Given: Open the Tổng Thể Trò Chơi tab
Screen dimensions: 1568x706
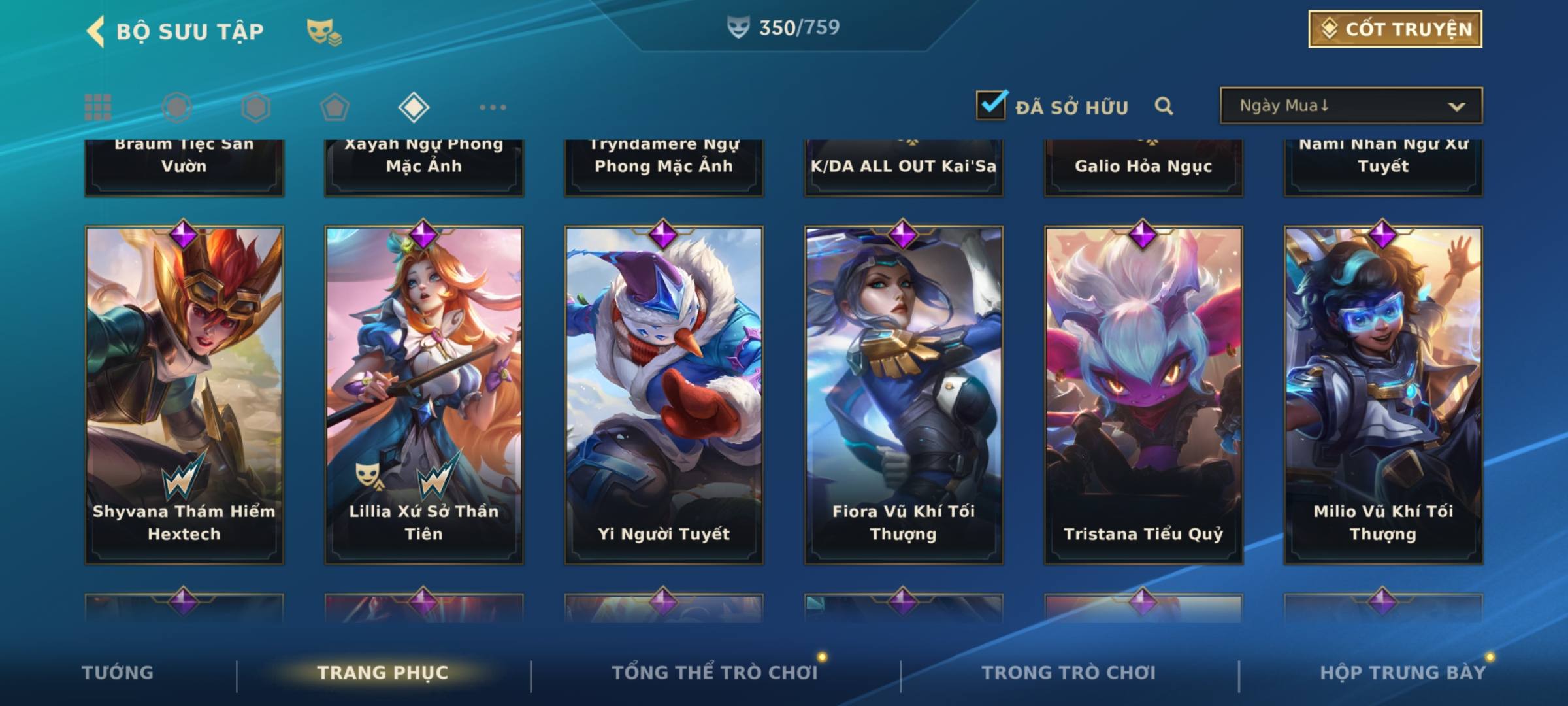Looking at the screenshot, I should tap(715, 673).
